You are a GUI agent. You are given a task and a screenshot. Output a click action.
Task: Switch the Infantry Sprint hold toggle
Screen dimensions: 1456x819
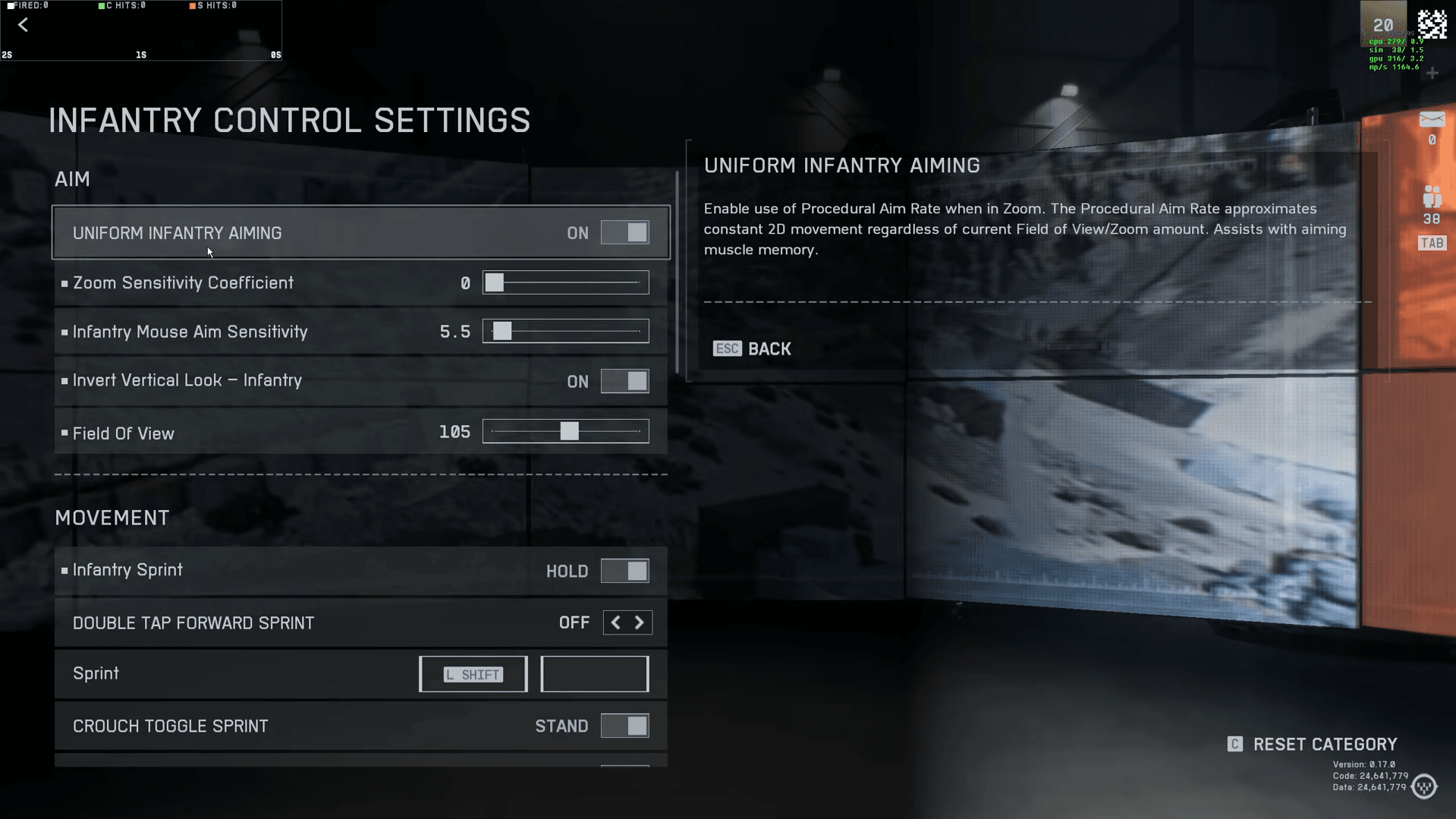[624, 571]
